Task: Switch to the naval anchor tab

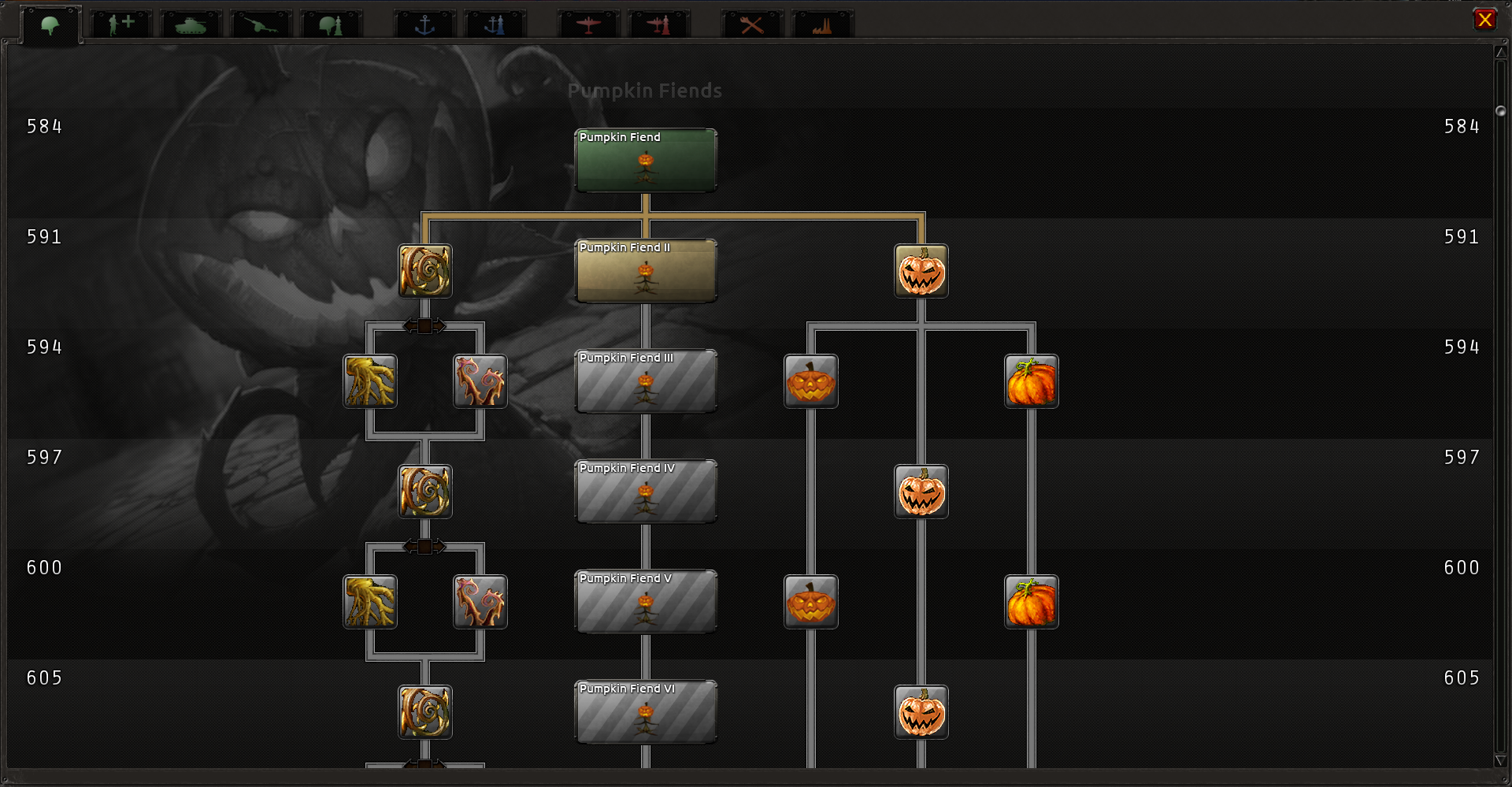Action: pyautogui.click(x=424, y=24)
